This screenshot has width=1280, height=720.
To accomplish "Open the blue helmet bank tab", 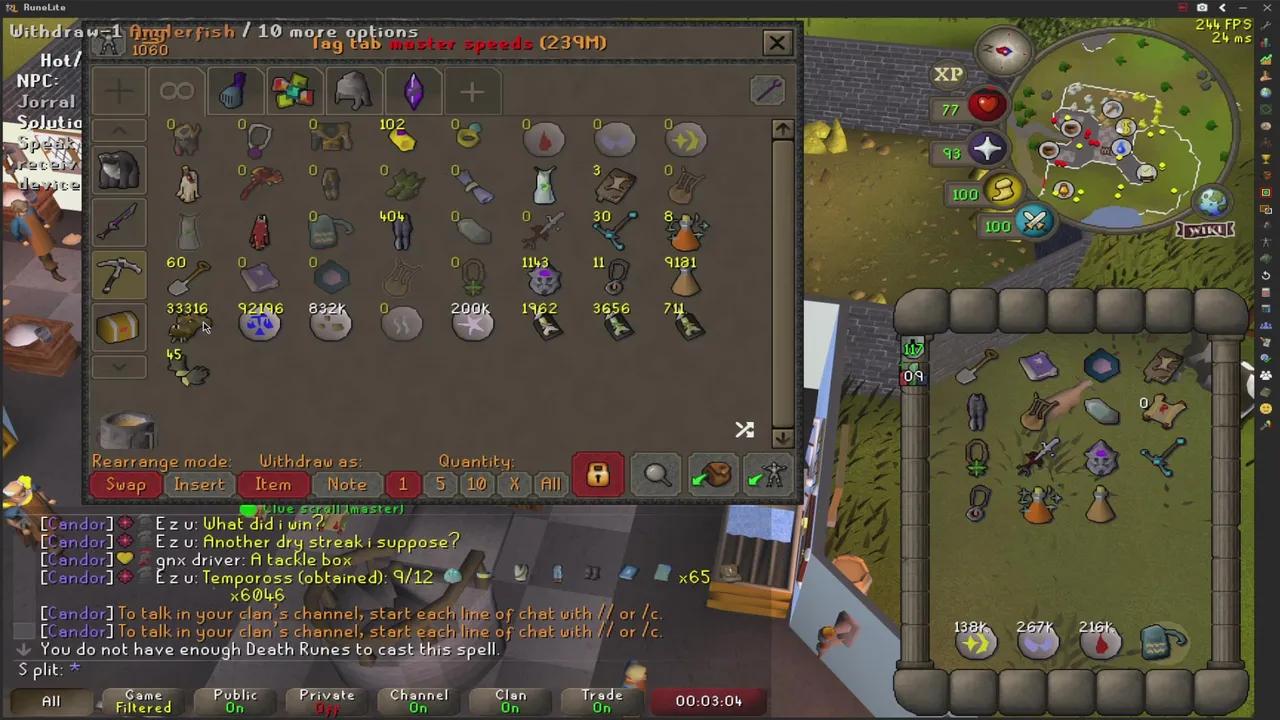I will point(234,91).
